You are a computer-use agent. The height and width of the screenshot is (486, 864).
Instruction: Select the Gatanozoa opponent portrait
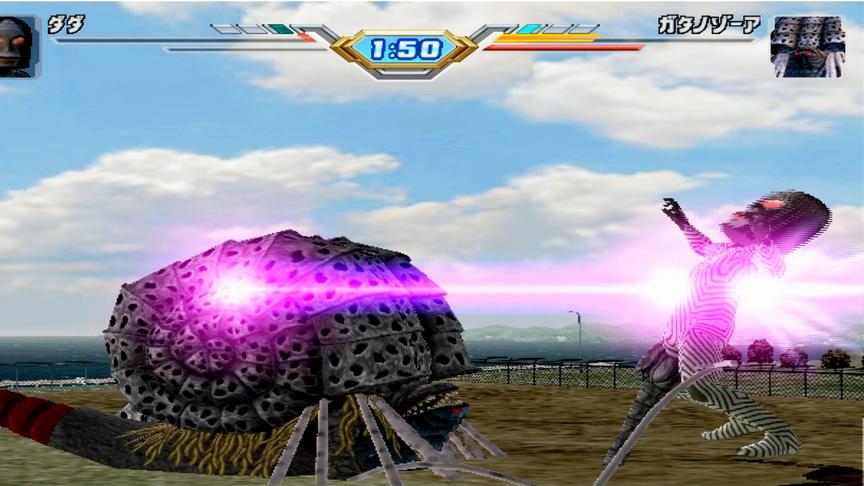pos(807,47)
